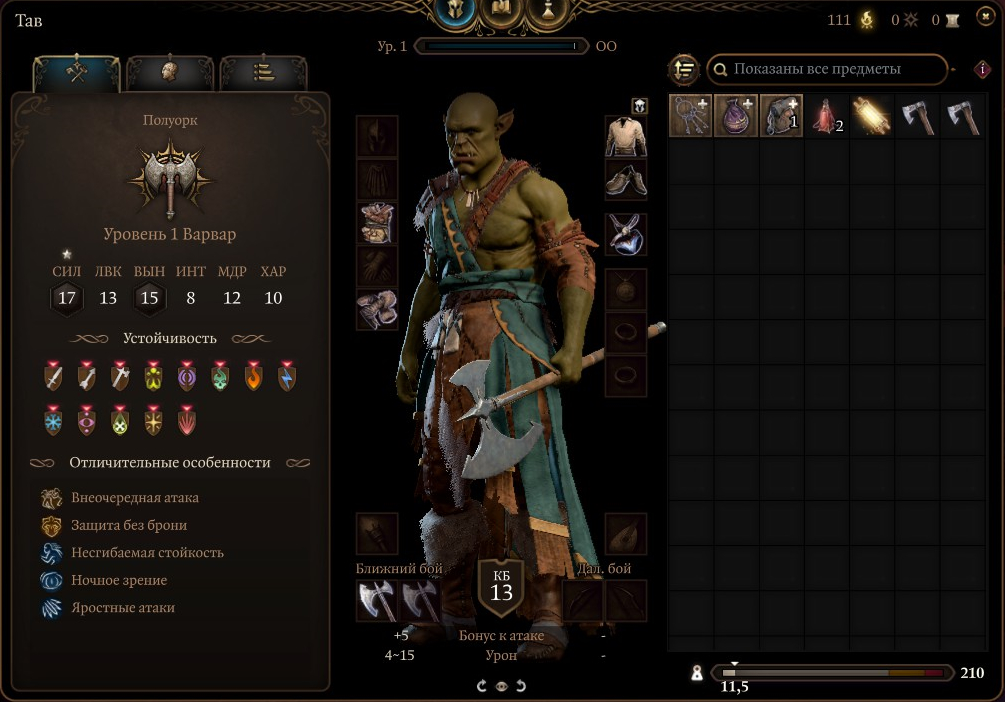The width and height of the screenshot is (1005, 702).
Task: Open the list details tab
Action: coord(263,73)
